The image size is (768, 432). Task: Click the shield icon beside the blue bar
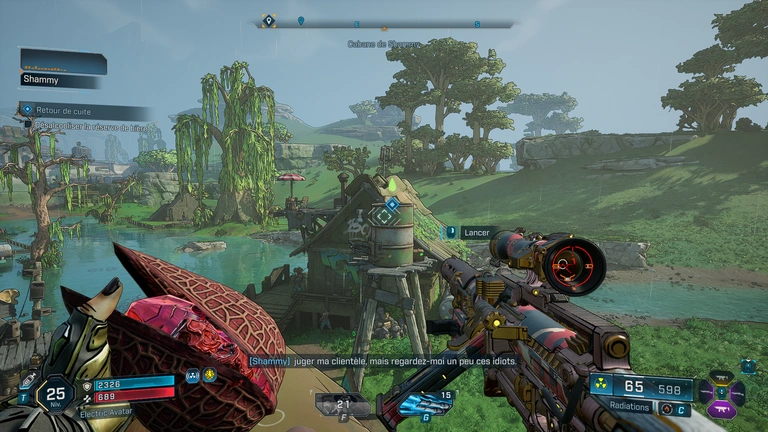point(87,384)
